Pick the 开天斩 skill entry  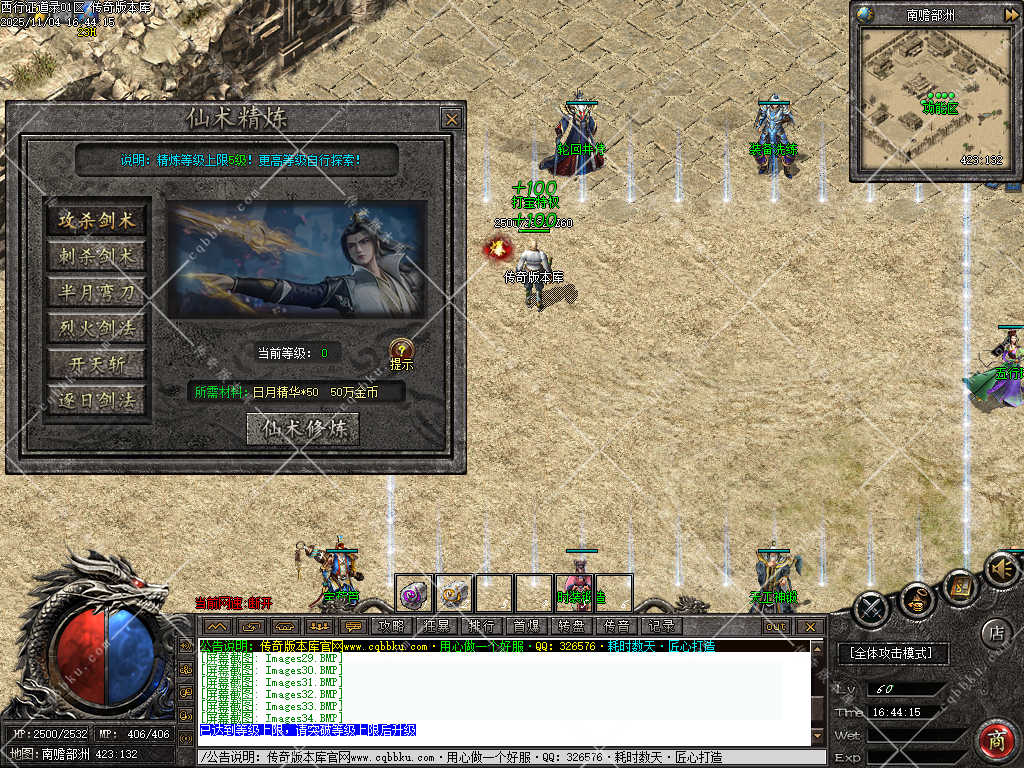(96, 365)
